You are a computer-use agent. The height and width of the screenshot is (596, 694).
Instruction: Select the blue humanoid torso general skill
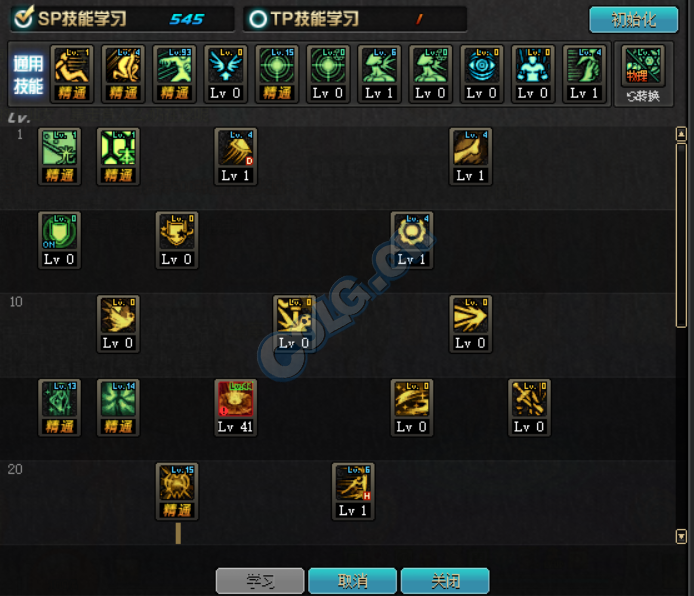click(532, 66)
